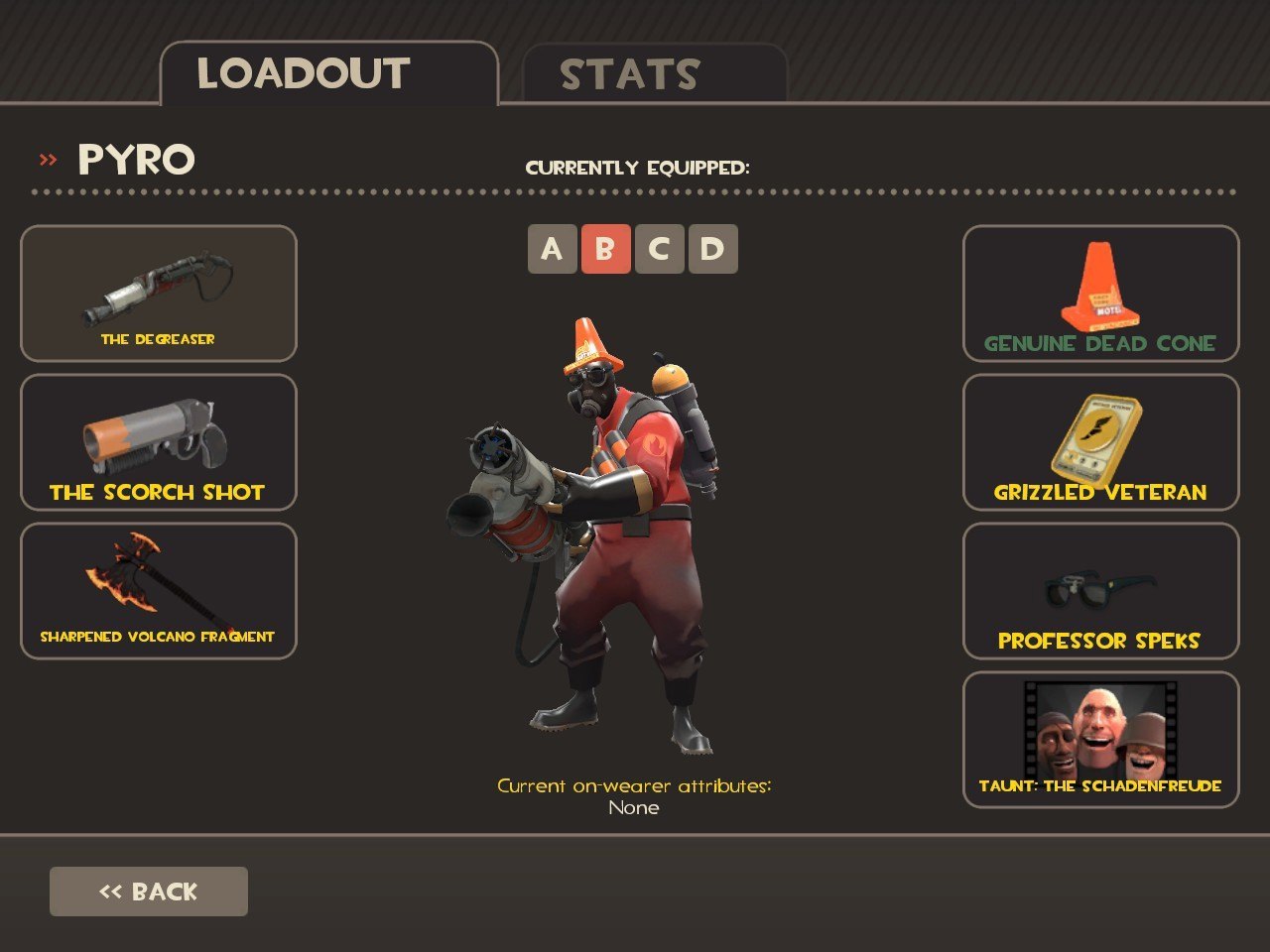The height and width of the screenshot is (952, 1270).
Task: Change The Scorch Shot secondary slot
Action: [x=159, y=442]
